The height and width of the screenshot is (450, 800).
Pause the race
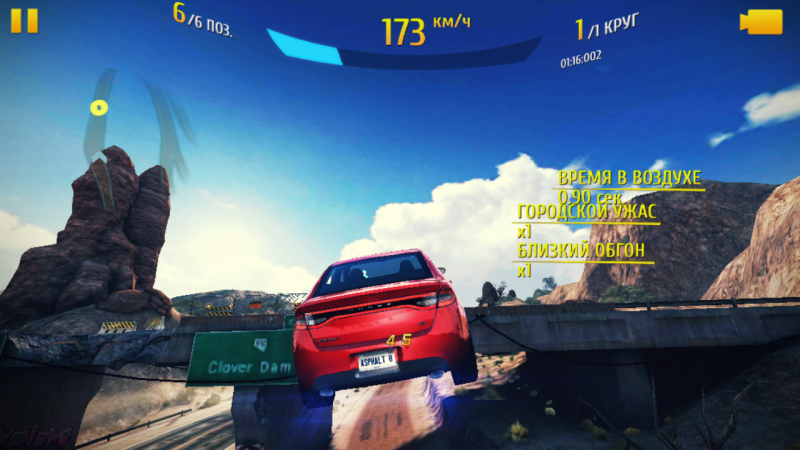(25, 21)
